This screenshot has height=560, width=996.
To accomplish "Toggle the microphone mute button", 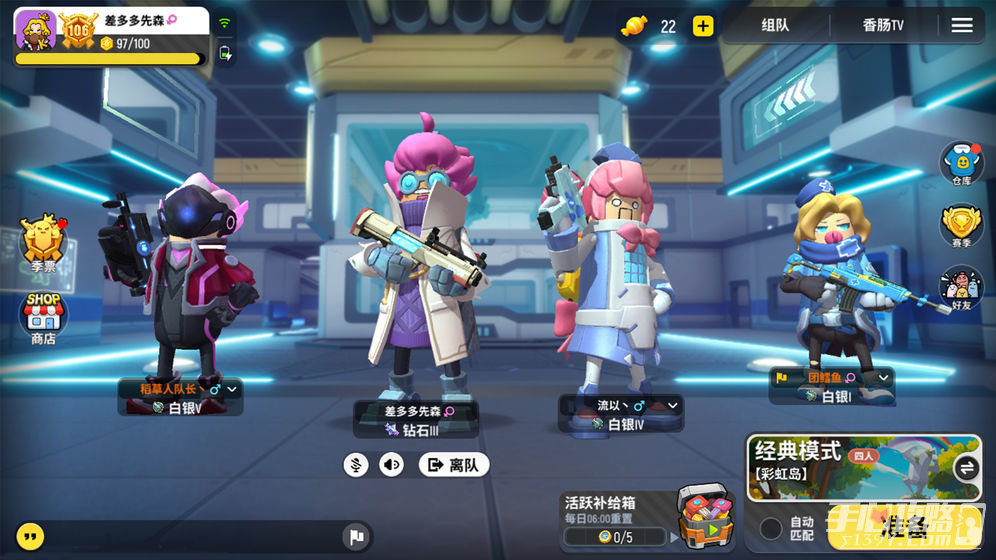I will pyautogui.click(x=355, y=464).
